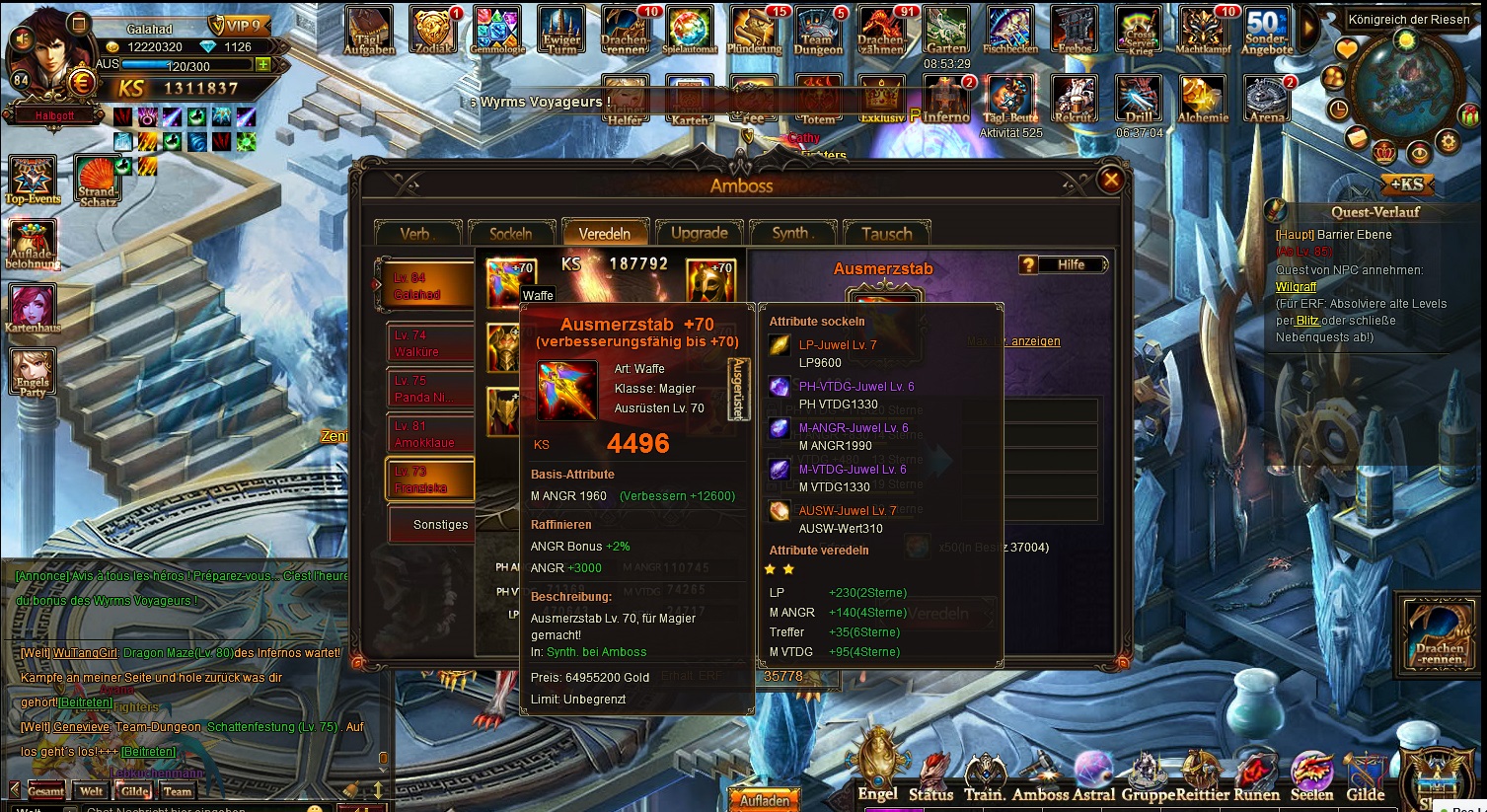
Task: Open the Team Dungeon icon
Action: (x=817, y=32)
